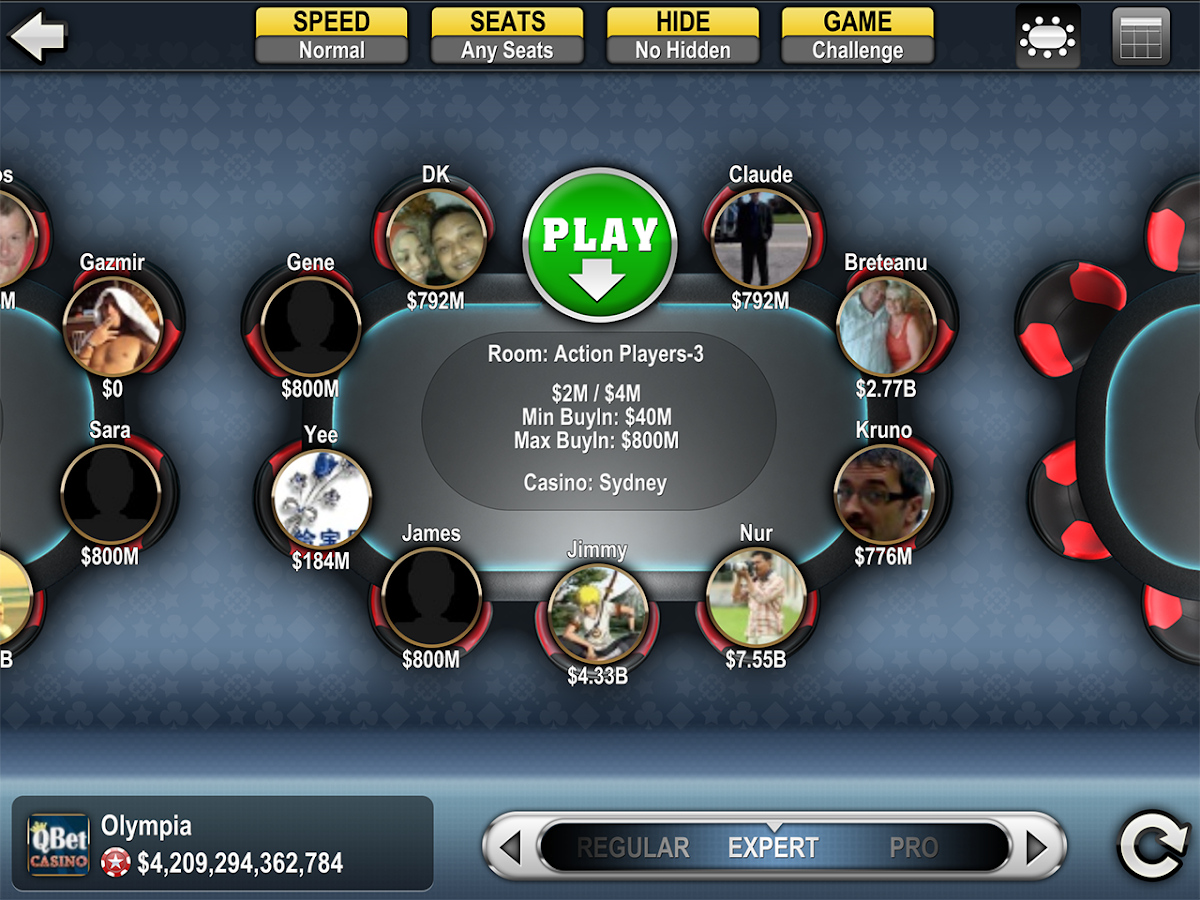The height and width of the screenshot is (900, 1200).
Task: Switch to table graphic view
Action: [1047, 37]
